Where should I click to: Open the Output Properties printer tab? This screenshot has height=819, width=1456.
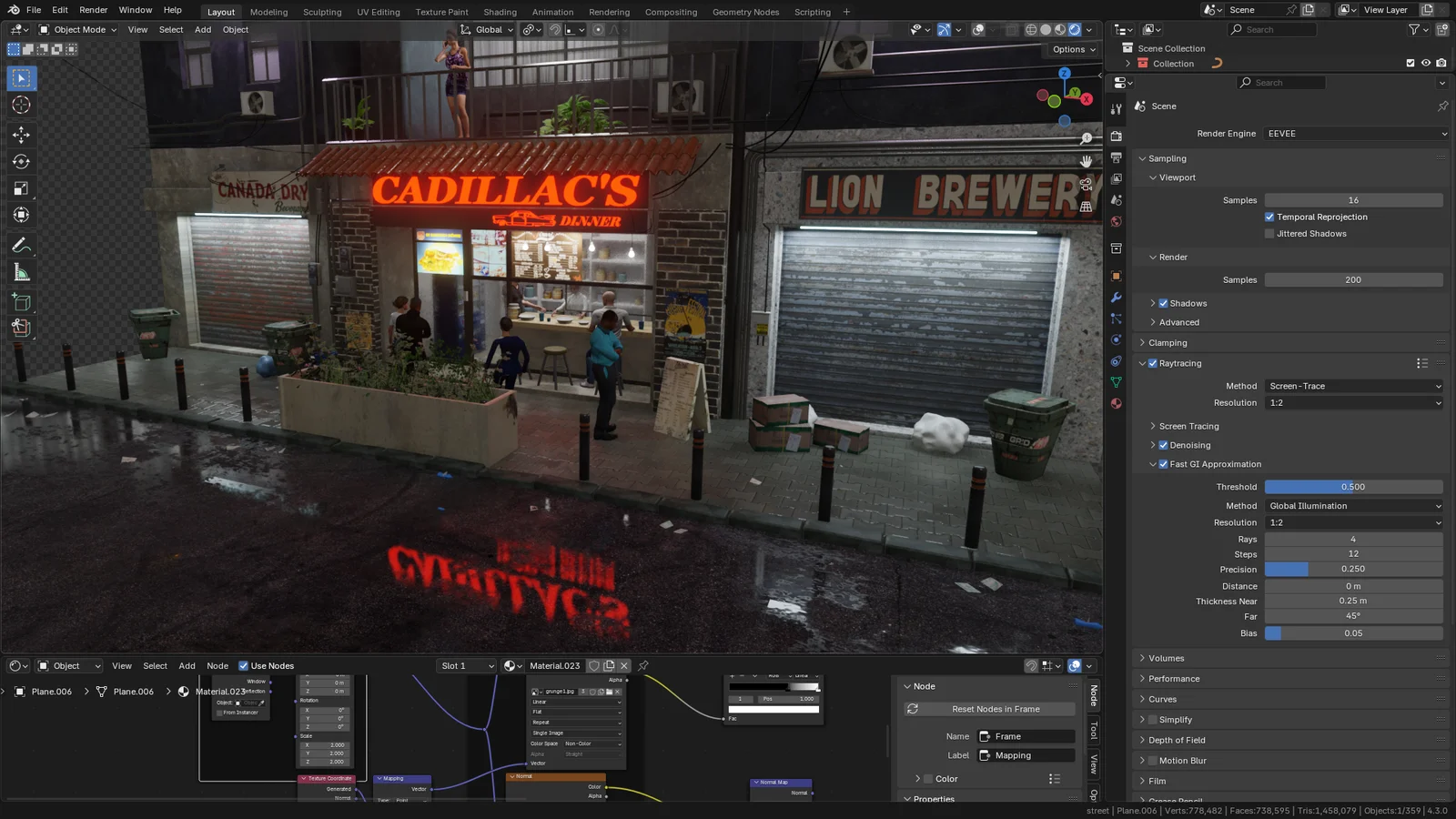tap(1116, 157)
